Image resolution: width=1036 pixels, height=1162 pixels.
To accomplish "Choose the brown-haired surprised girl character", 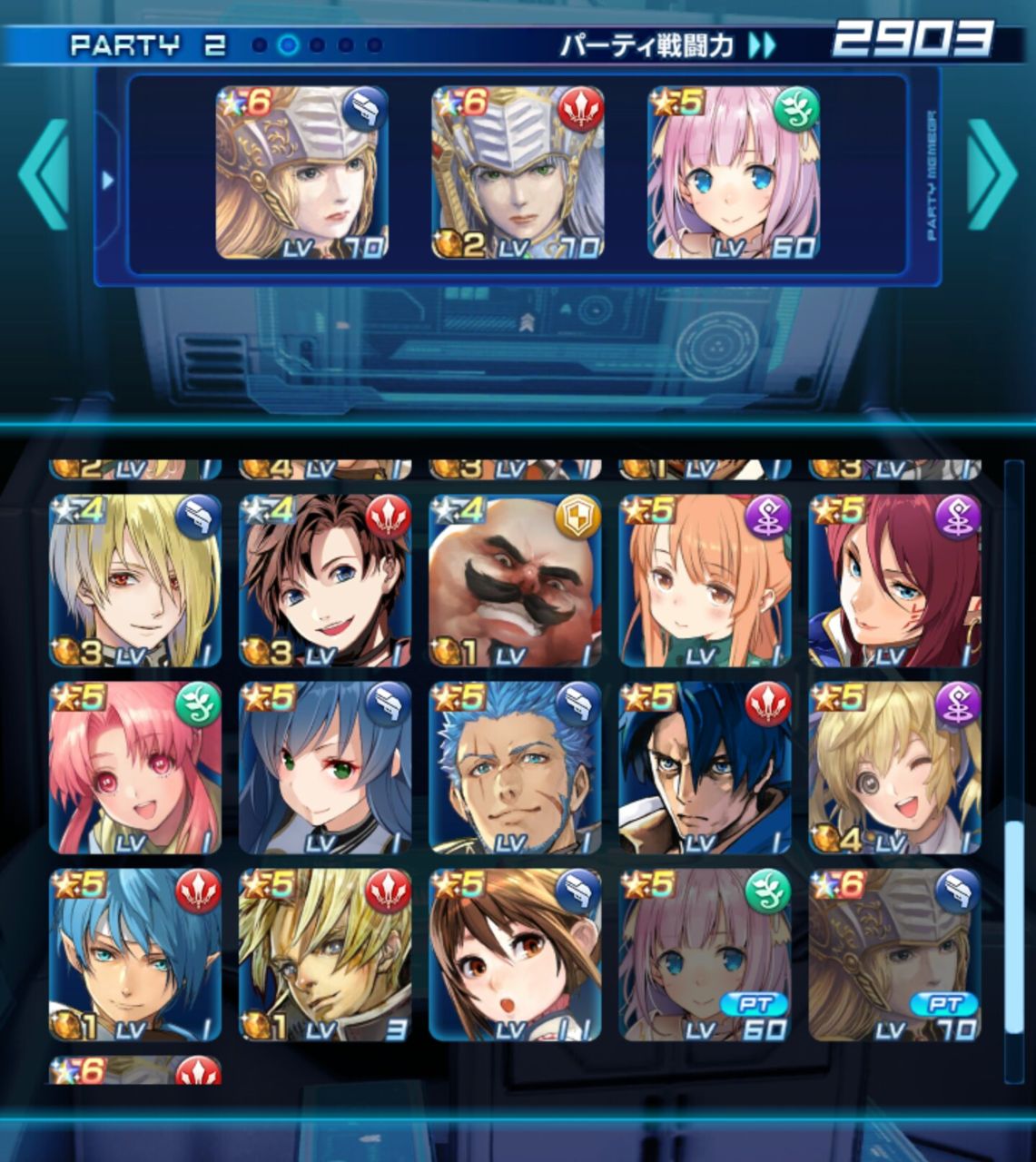I will click(x=514, y=955).
